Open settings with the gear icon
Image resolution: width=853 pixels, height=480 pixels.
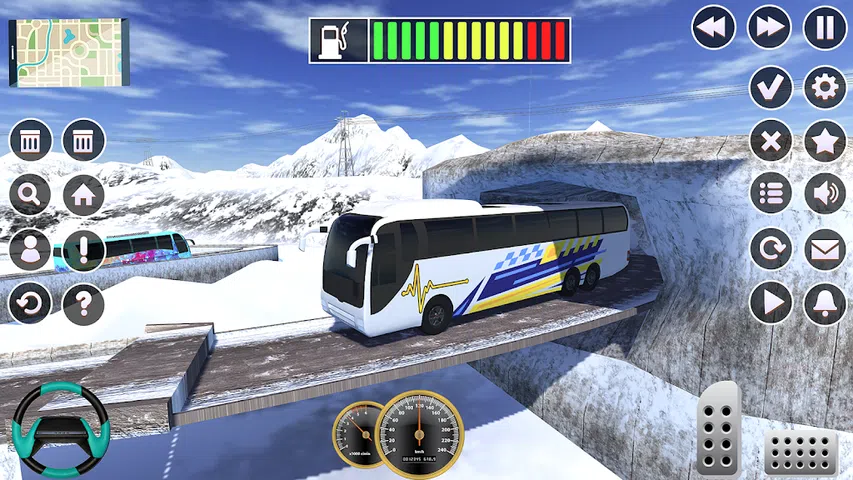tap(825, 87)
